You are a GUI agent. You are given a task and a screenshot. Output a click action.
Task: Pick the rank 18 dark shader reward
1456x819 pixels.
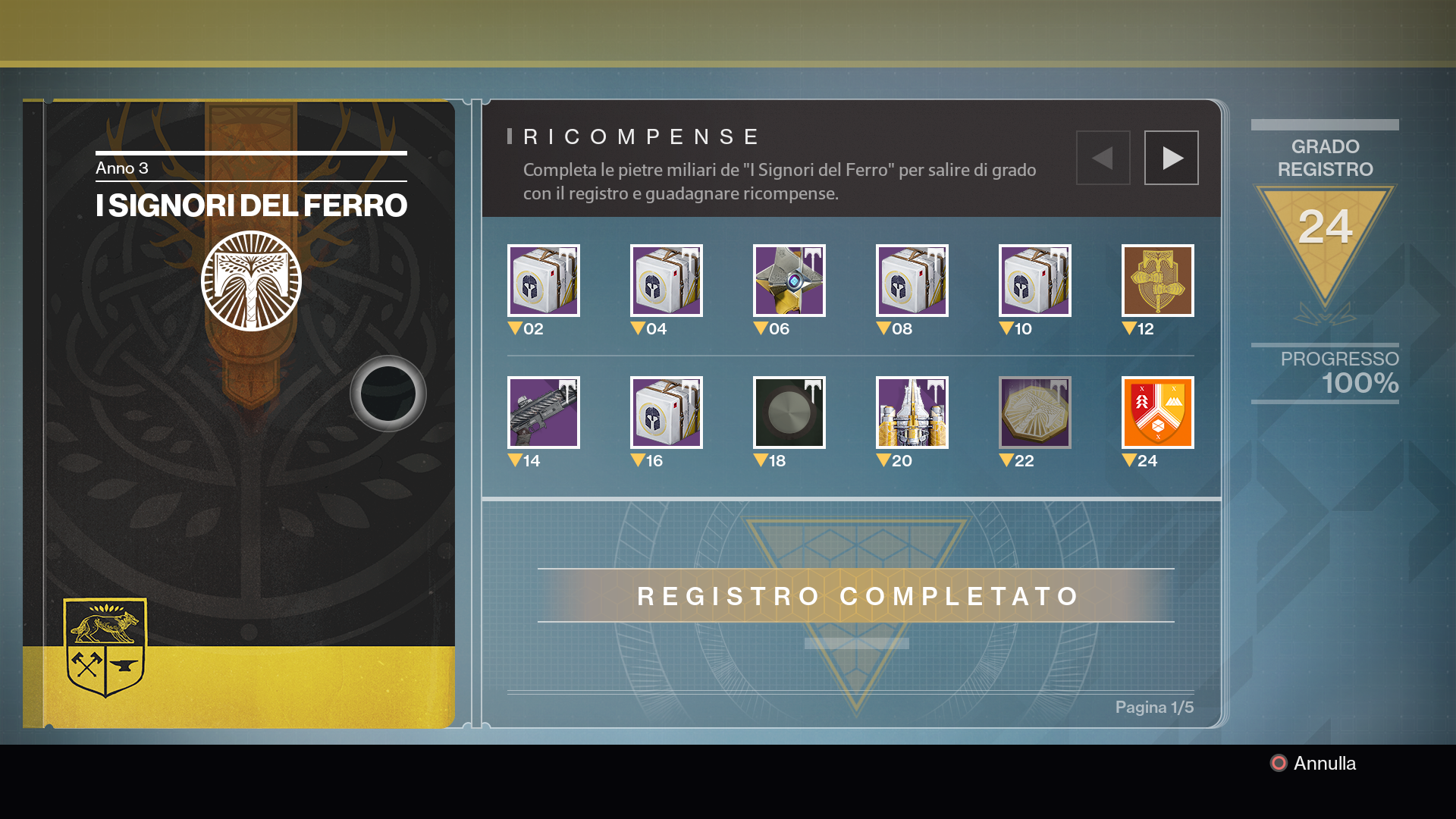point(789,413)
